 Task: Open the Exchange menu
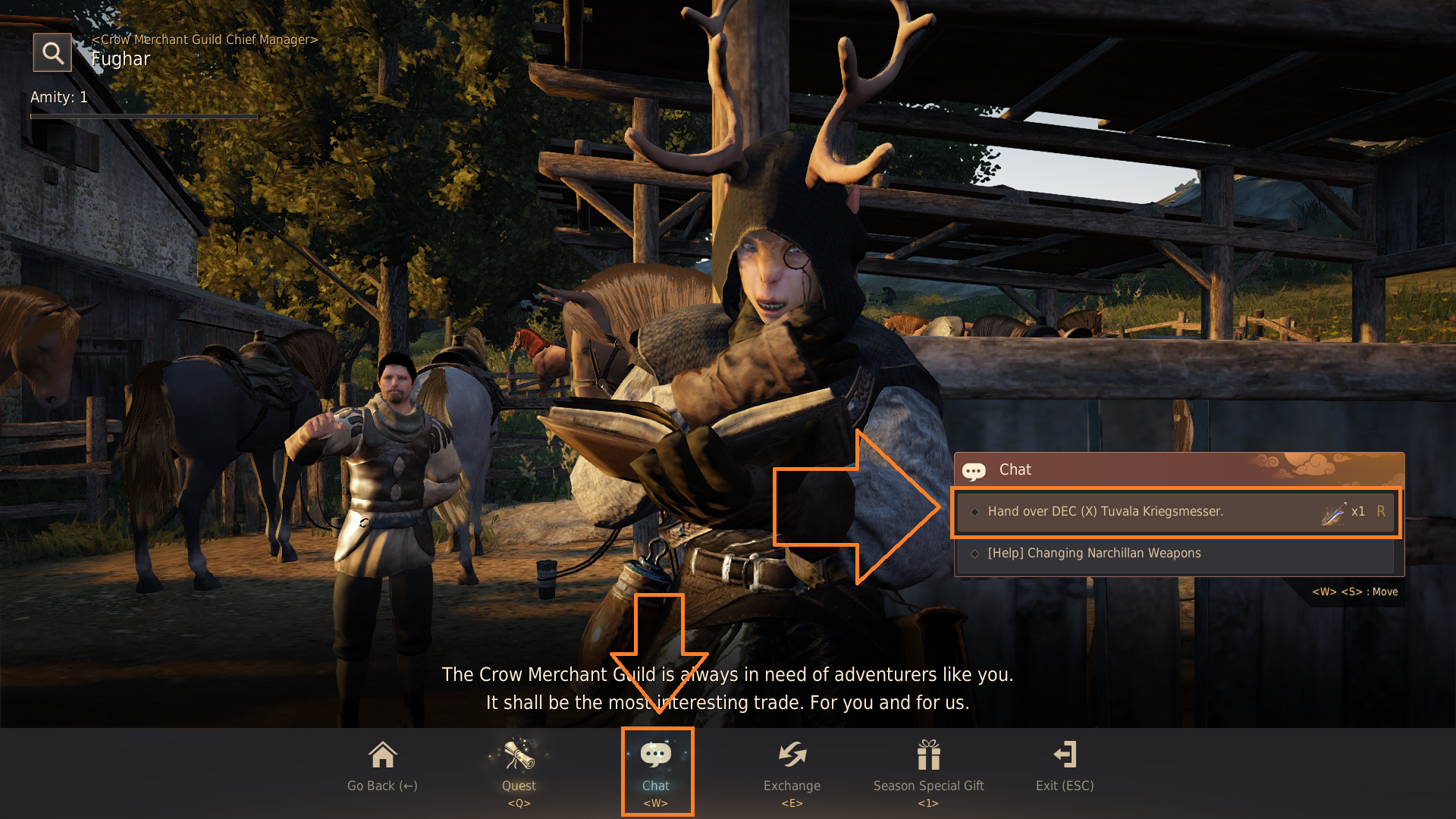click(792, 767)
